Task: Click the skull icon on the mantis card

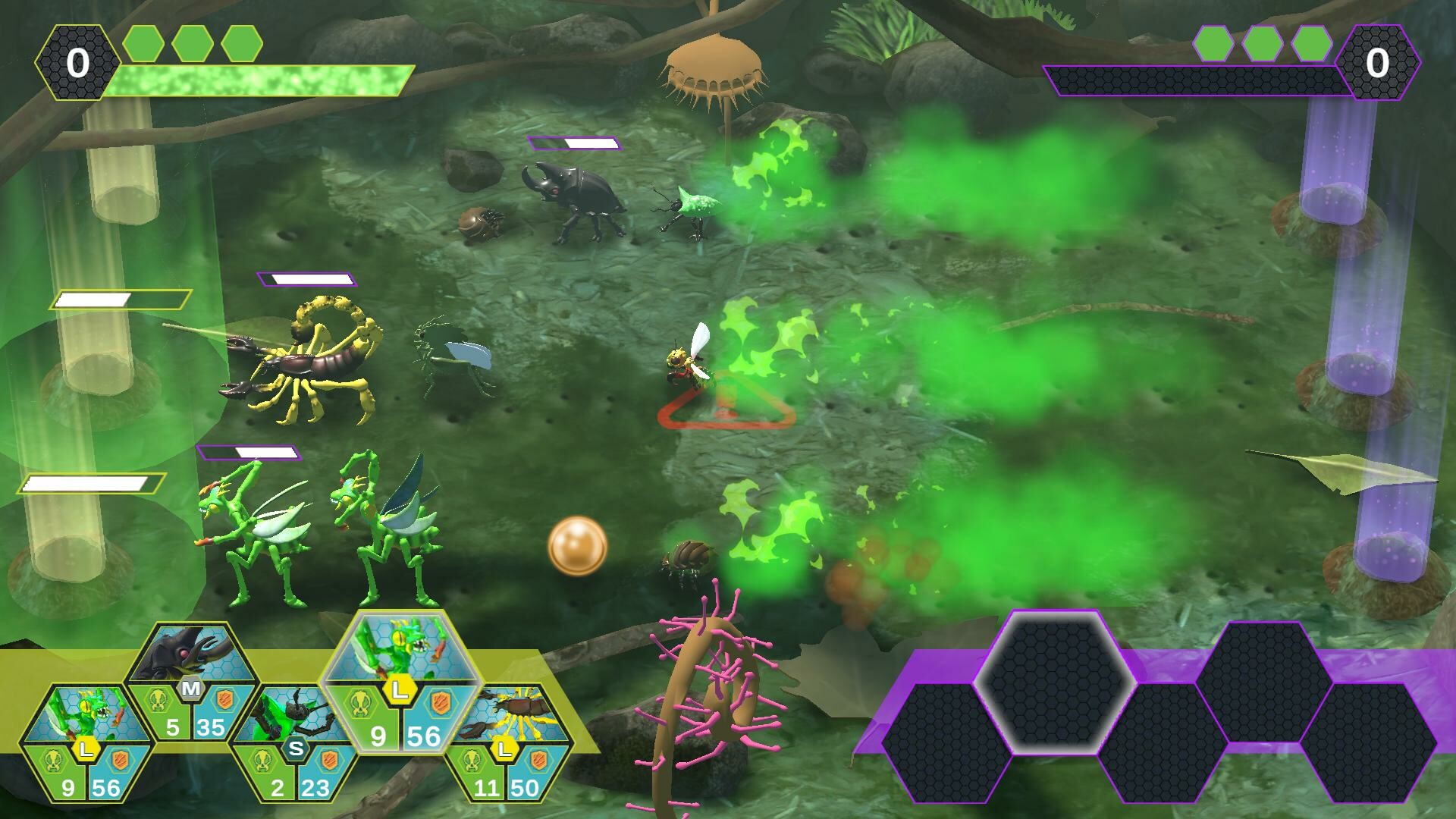Action: 363,705
